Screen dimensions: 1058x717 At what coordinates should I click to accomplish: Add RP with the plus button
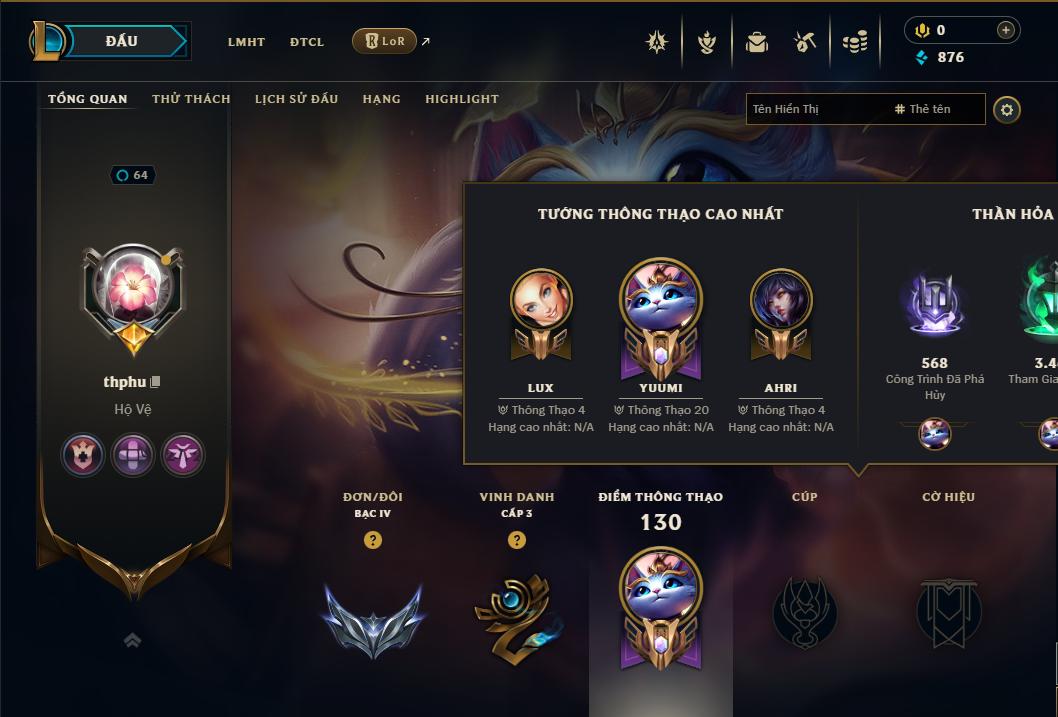click(x=1006, y=30)
